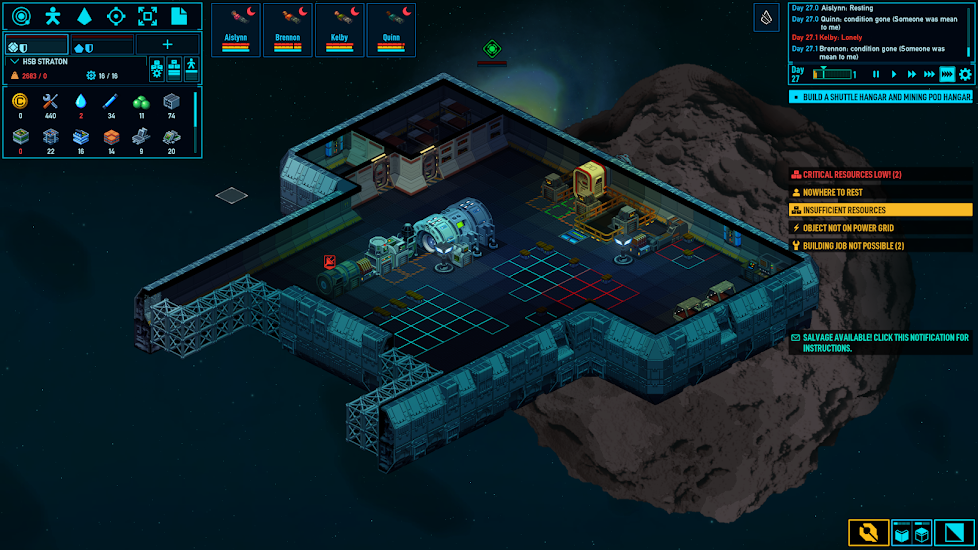Open the document page icon menu
The image size is (978, 550).
click(x=179, y=16)
